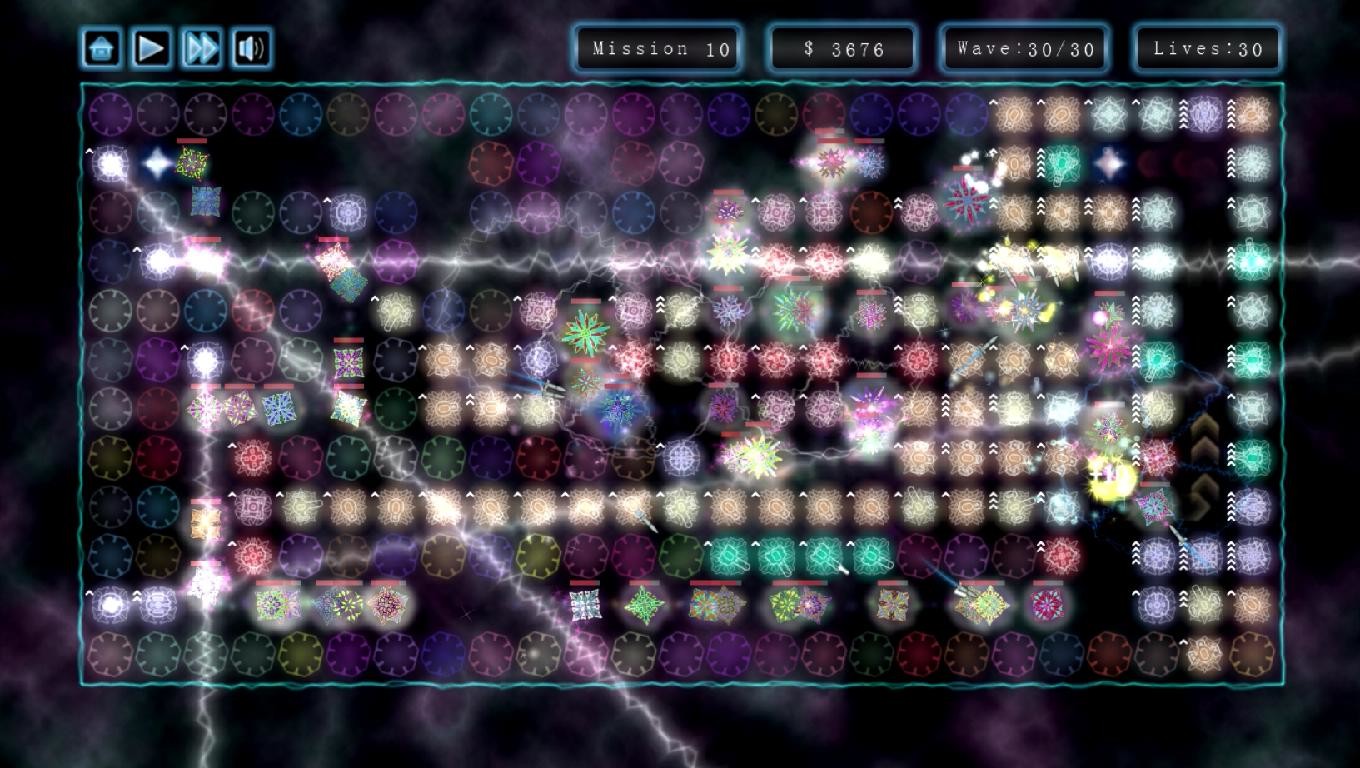Resume gameplay with the play button

[151, 46]
